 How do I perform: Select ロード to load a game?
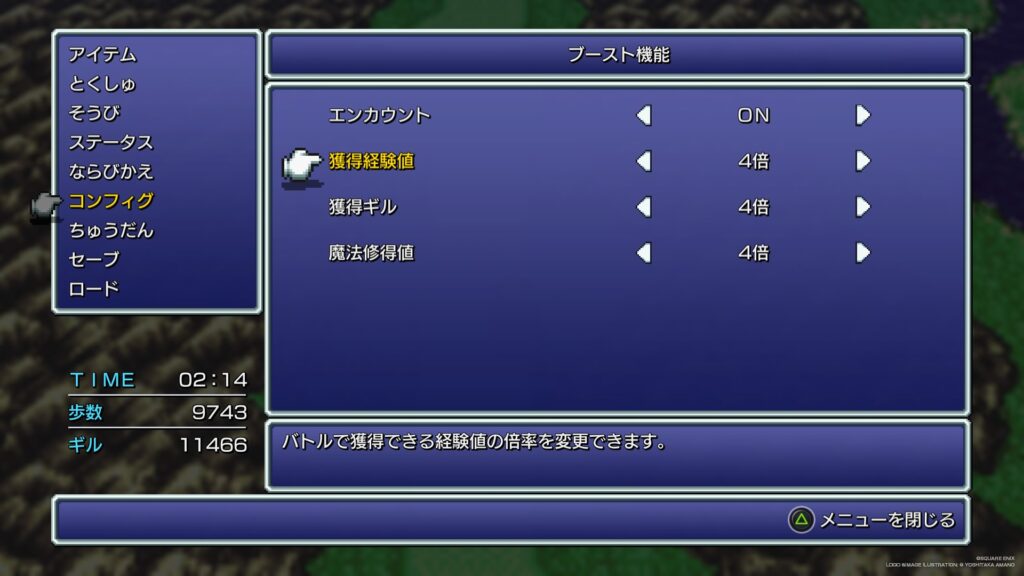click(x=94, y=289)
